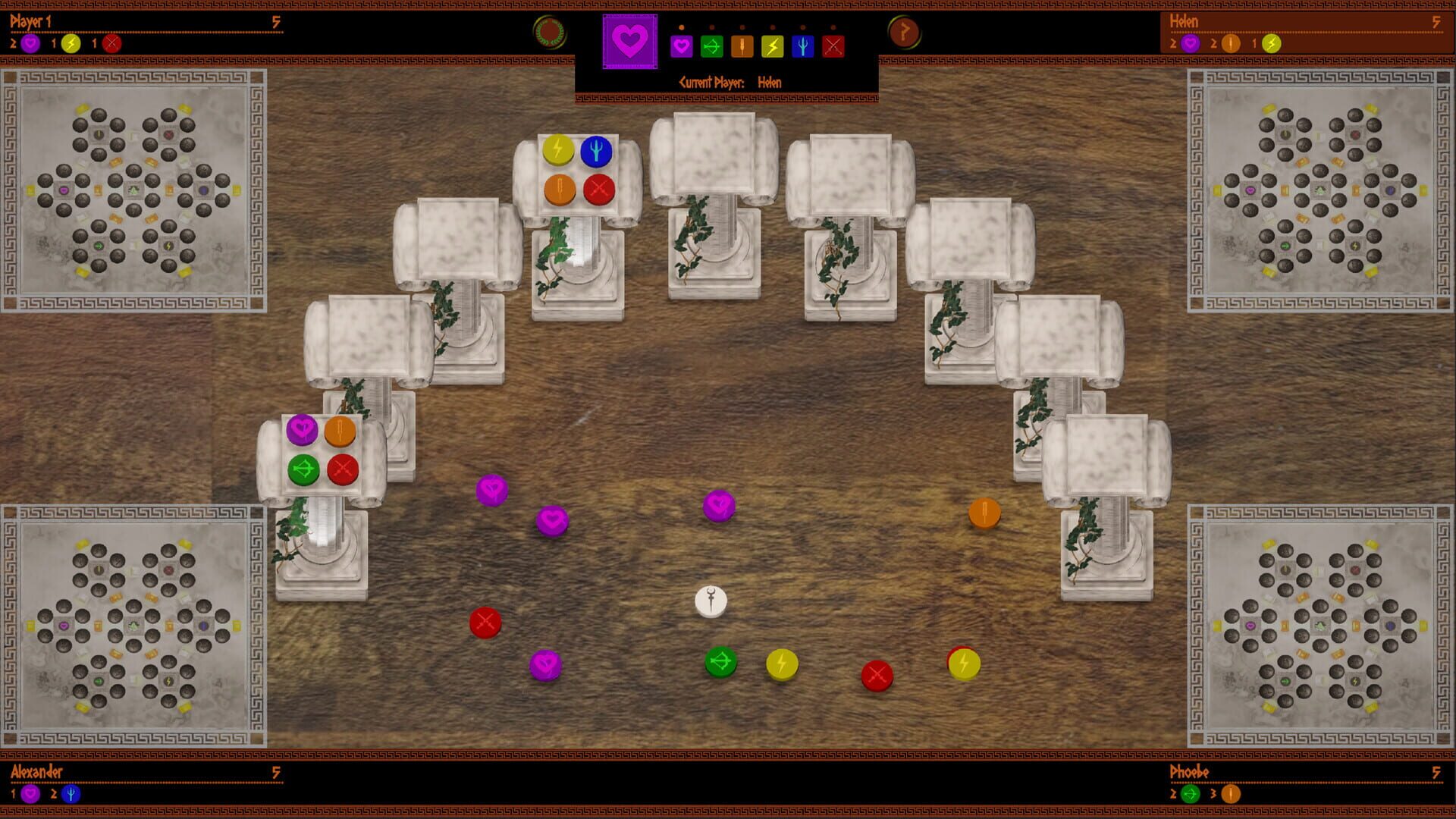Screen dimensions: 1456x819
Task: Select the yellow lightning Zeus icon
Action: (772, 45)
